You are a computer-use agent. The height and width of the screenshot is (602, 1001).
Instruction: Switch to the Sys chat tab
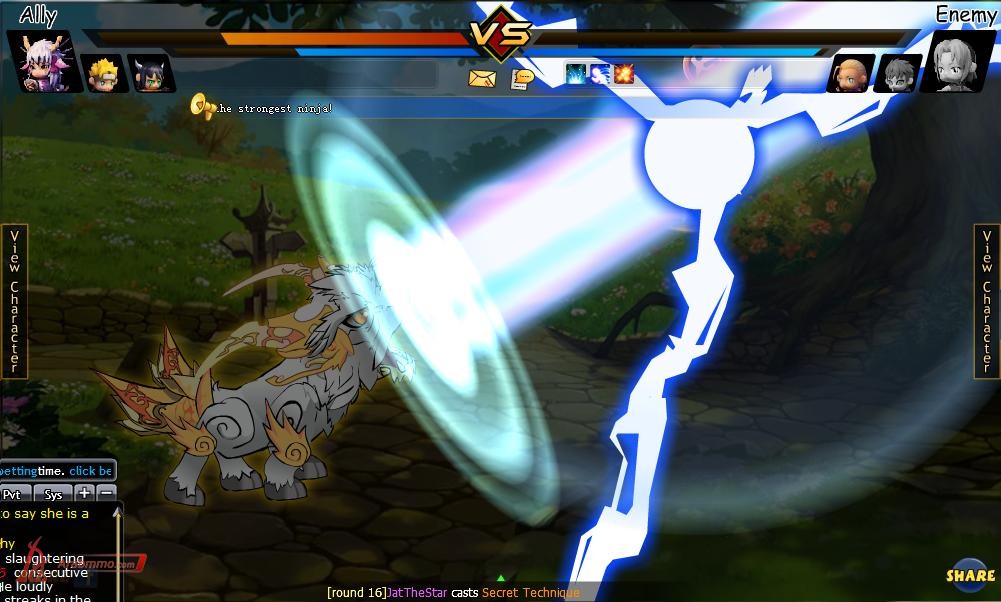[53, 494]
